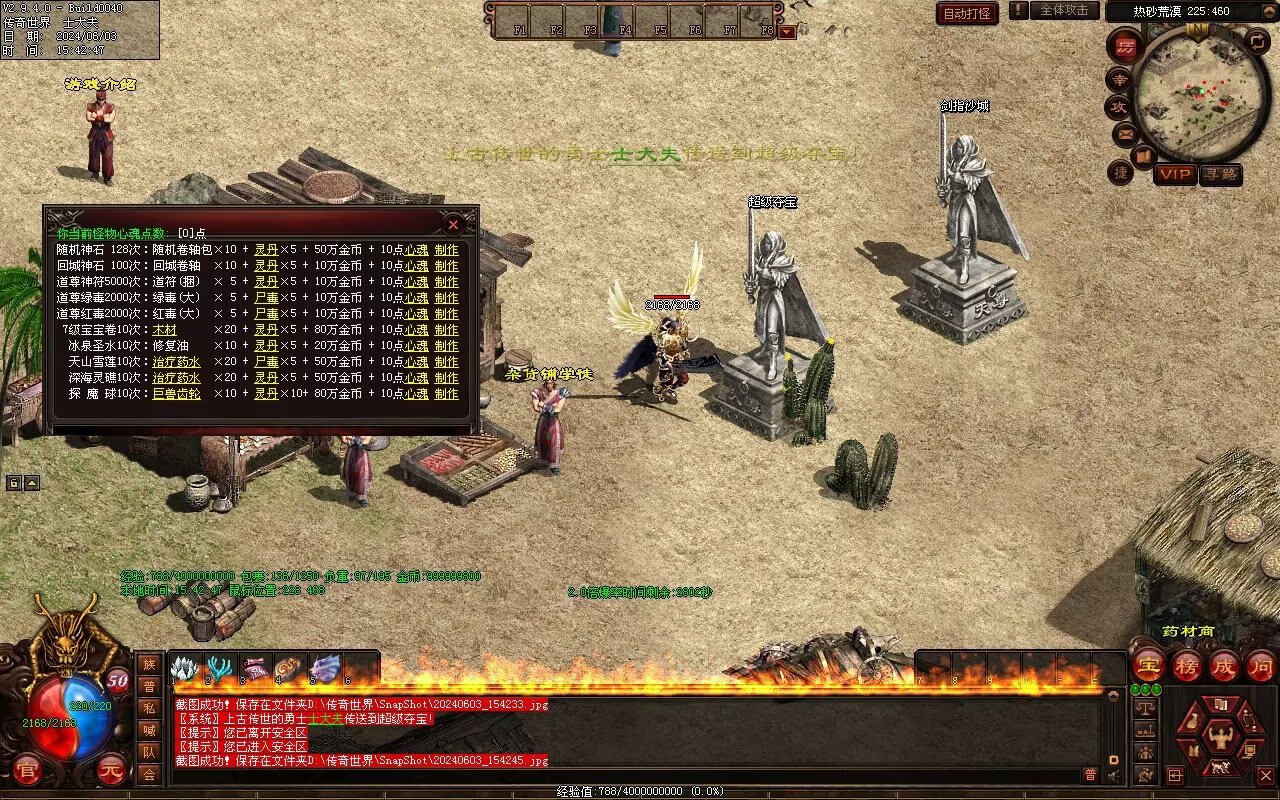
Task: Close the monster soul crafting window
Action: [x=453, y=224]
